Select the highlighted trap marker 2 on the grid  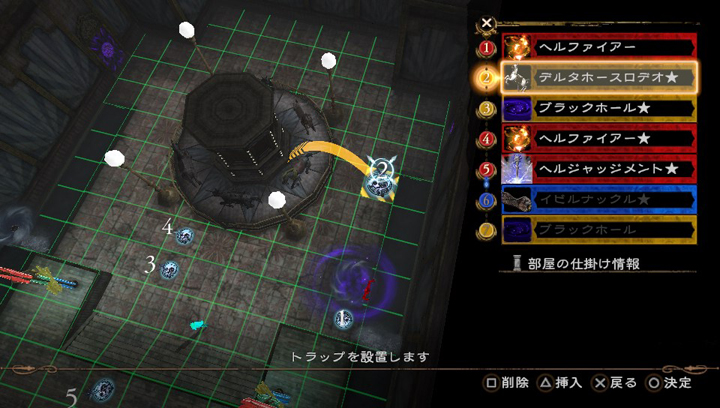tap(381, 177)
